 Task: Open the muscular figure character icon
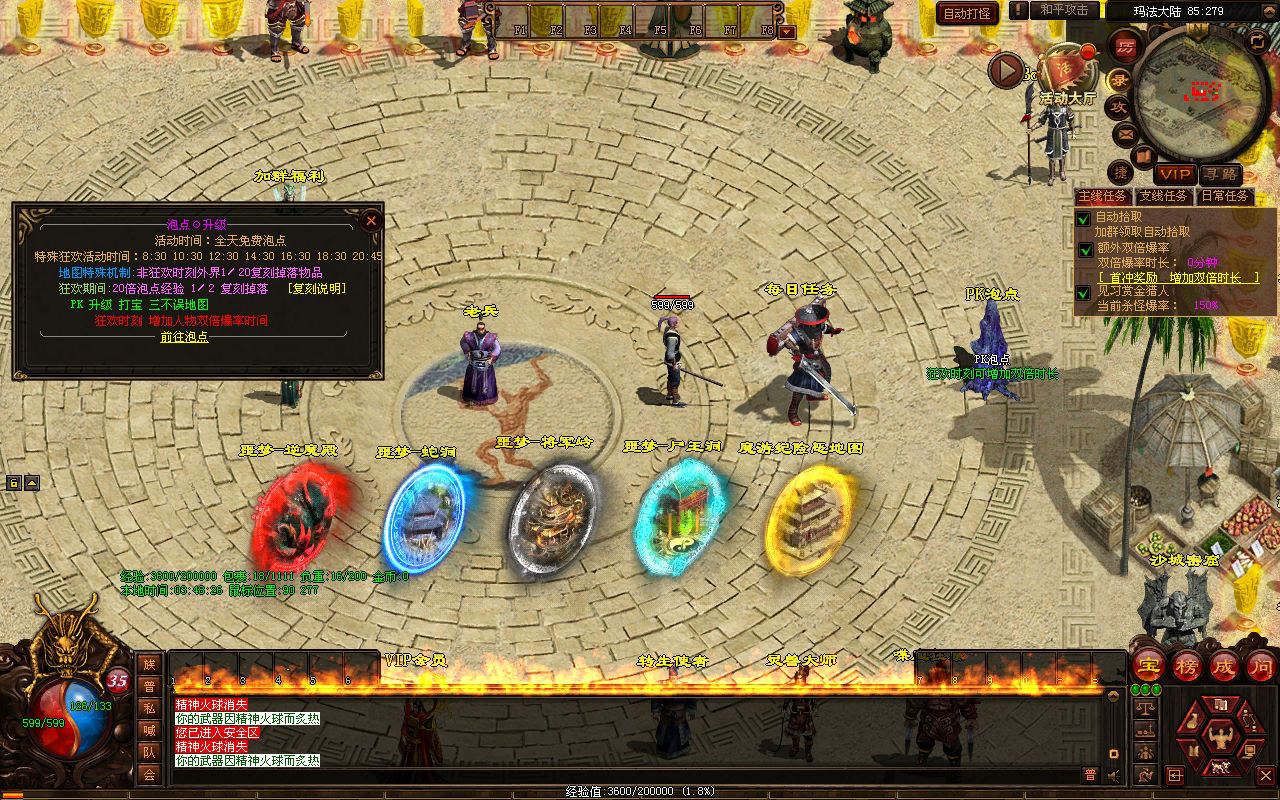point(1219,738)
